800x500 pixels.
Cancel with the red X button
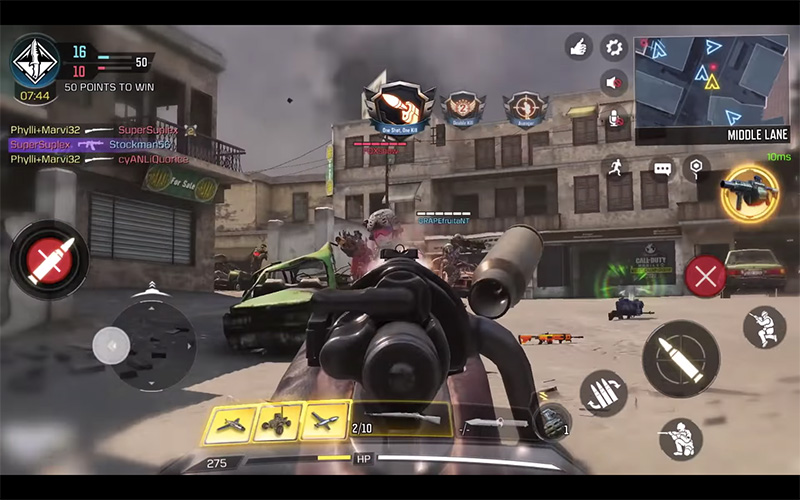(x=706, y=275)
